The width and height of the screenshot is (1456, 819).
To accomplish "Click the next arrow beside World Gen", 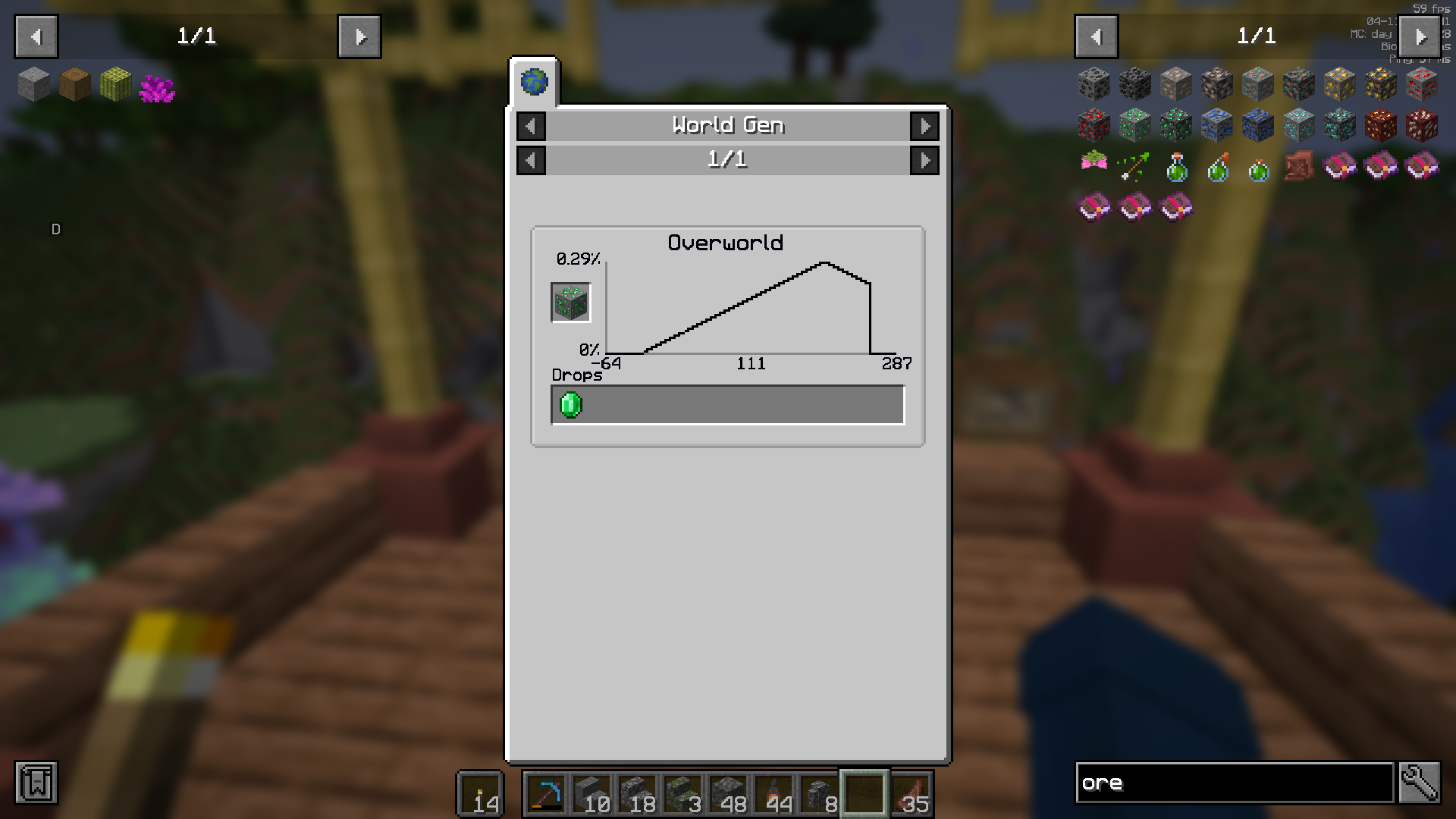I will pos(924,126).
